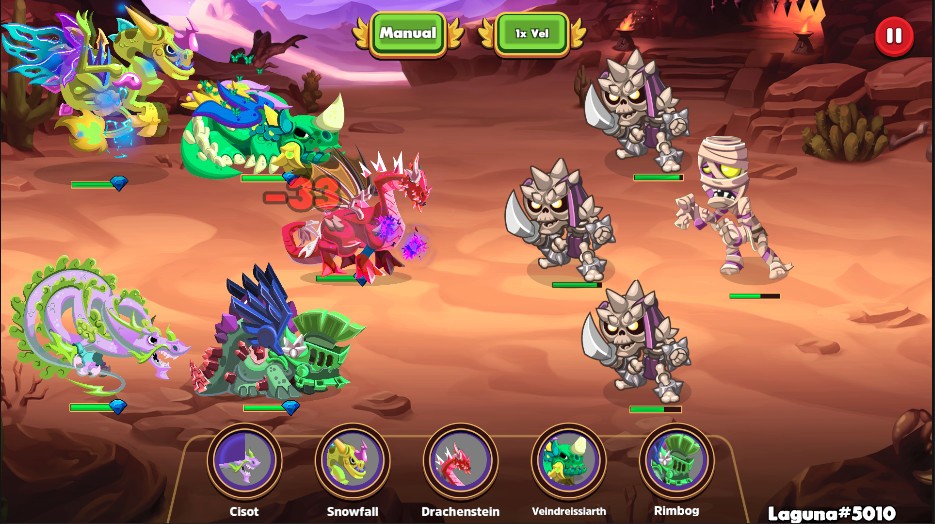Choose the Snowfall dragon portrait
This screenshot has width=935, height=524.
coord(352,460)
